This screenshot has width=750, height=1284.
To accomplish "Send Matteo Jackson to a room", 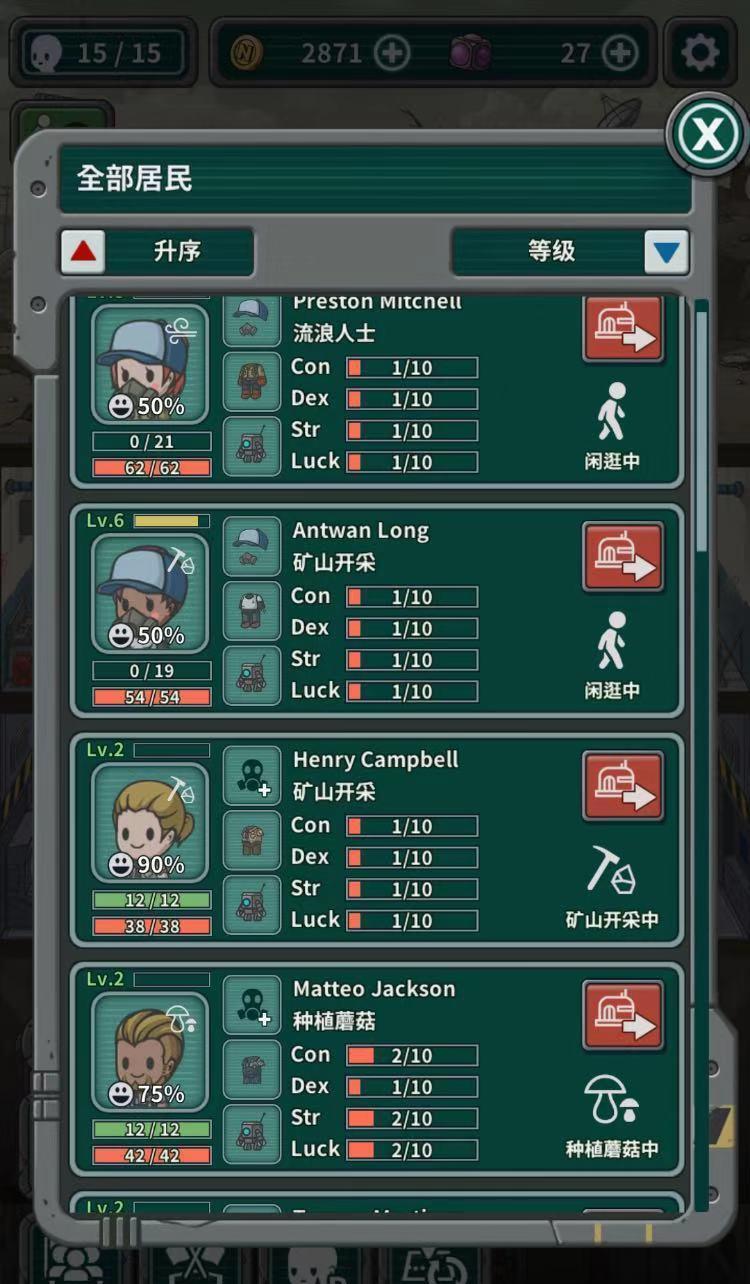I will 623,1015.
